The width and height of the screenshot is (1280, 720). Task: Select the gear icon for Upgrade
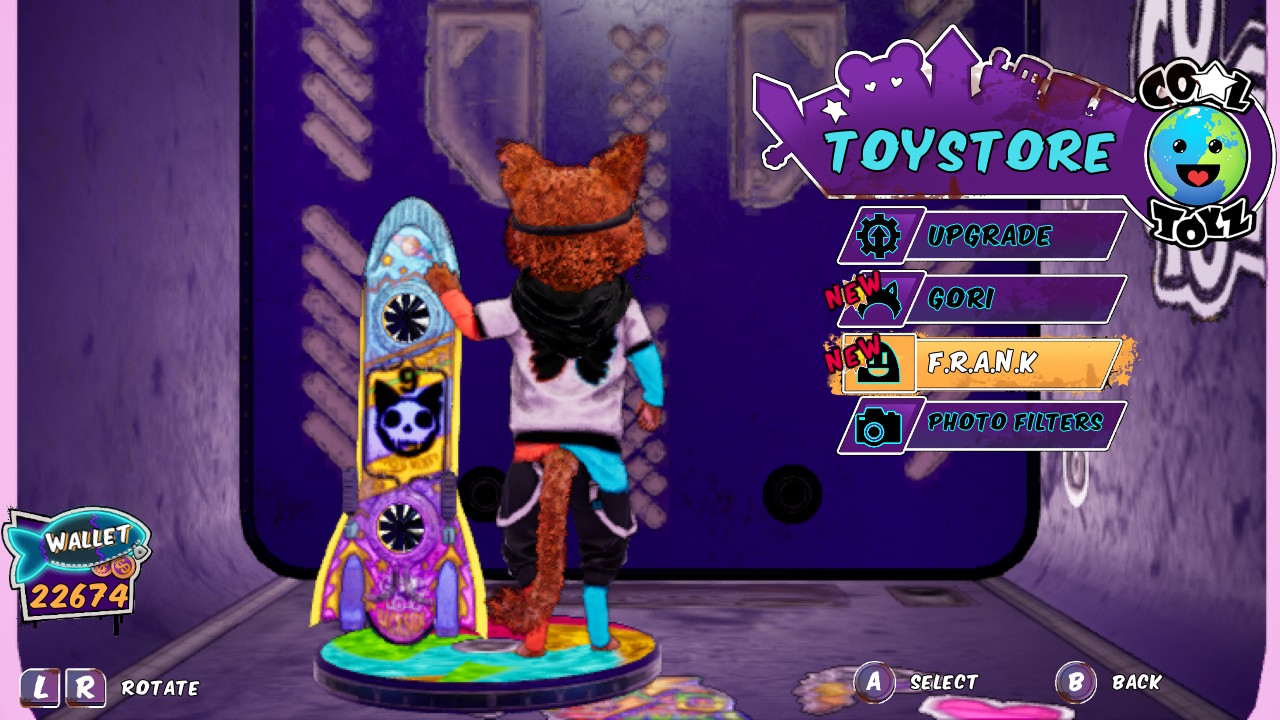click(x=877, y=237)
